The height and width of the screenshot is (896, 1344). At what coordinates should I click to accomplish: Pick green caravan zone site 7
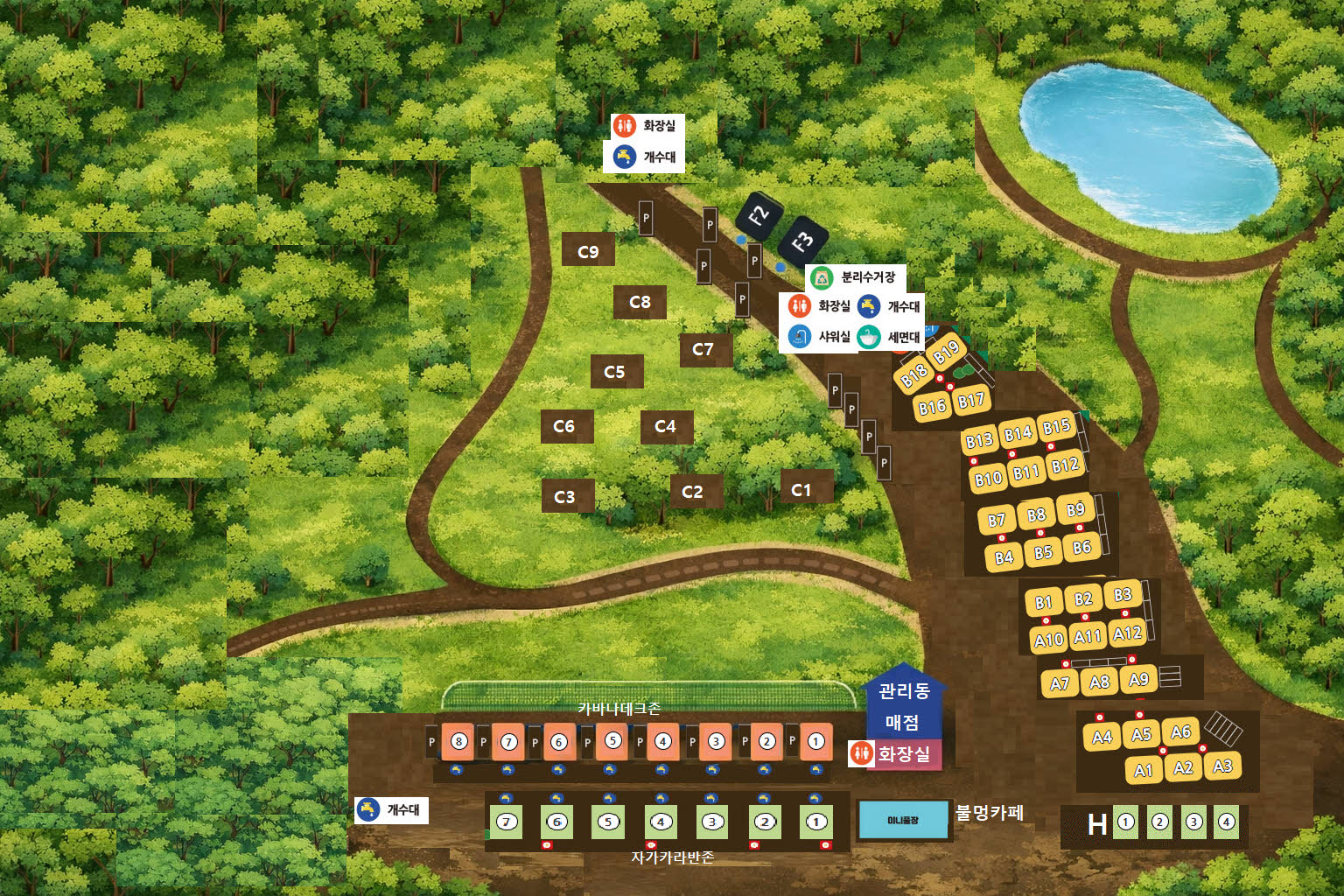coord(506,822)
